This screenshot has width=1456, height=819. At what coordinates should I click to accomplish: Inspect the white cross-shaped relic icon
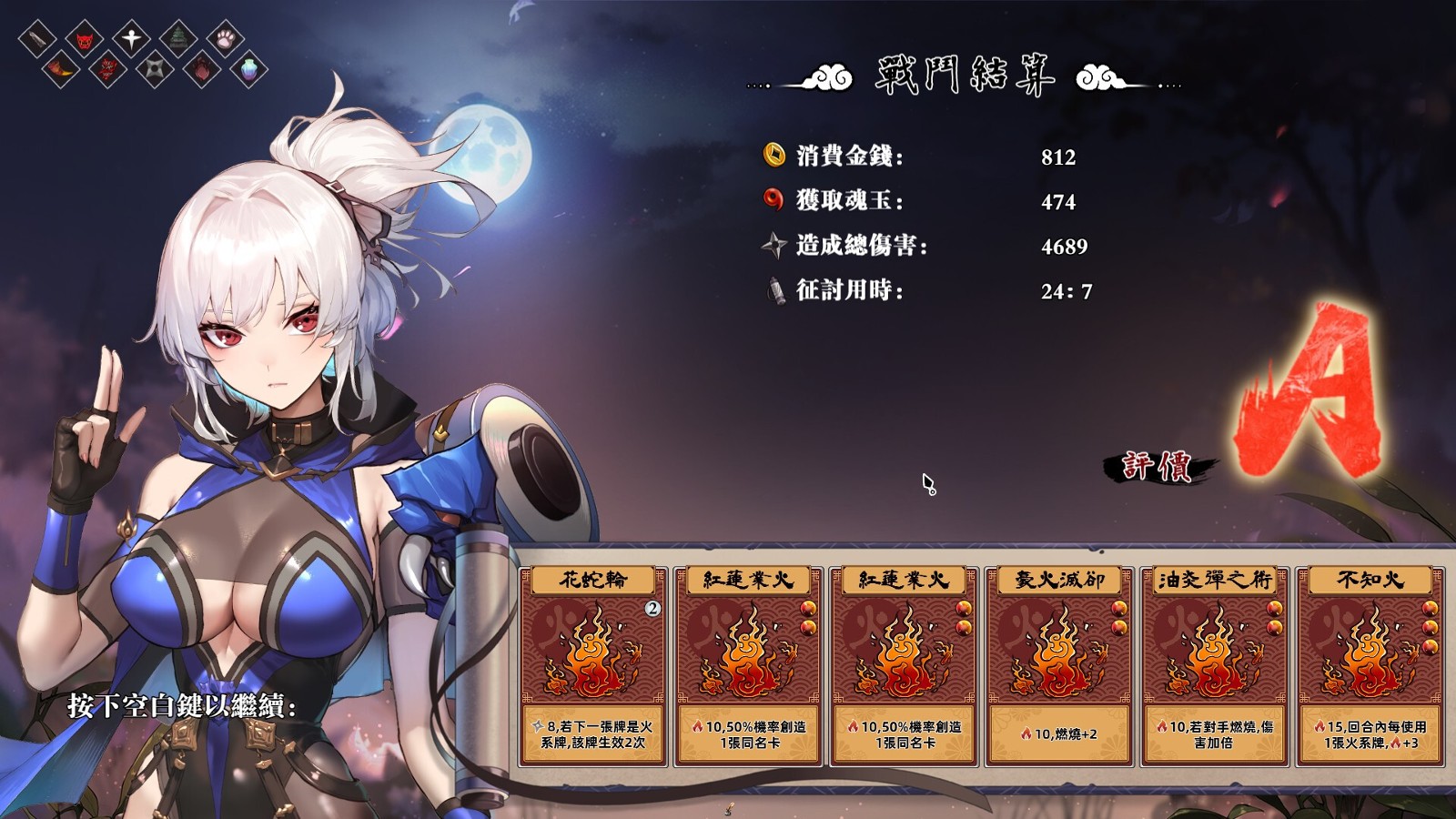pyautogui.click(x=132, y=38)
